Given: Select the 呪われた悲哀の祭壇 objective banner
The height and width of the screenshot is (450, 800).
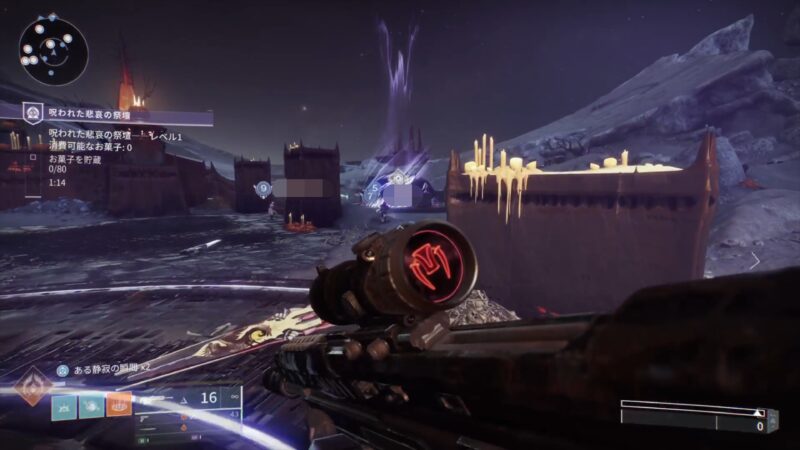Looking at the screenshot, I should pyautogui.click(x=115, y=116).
